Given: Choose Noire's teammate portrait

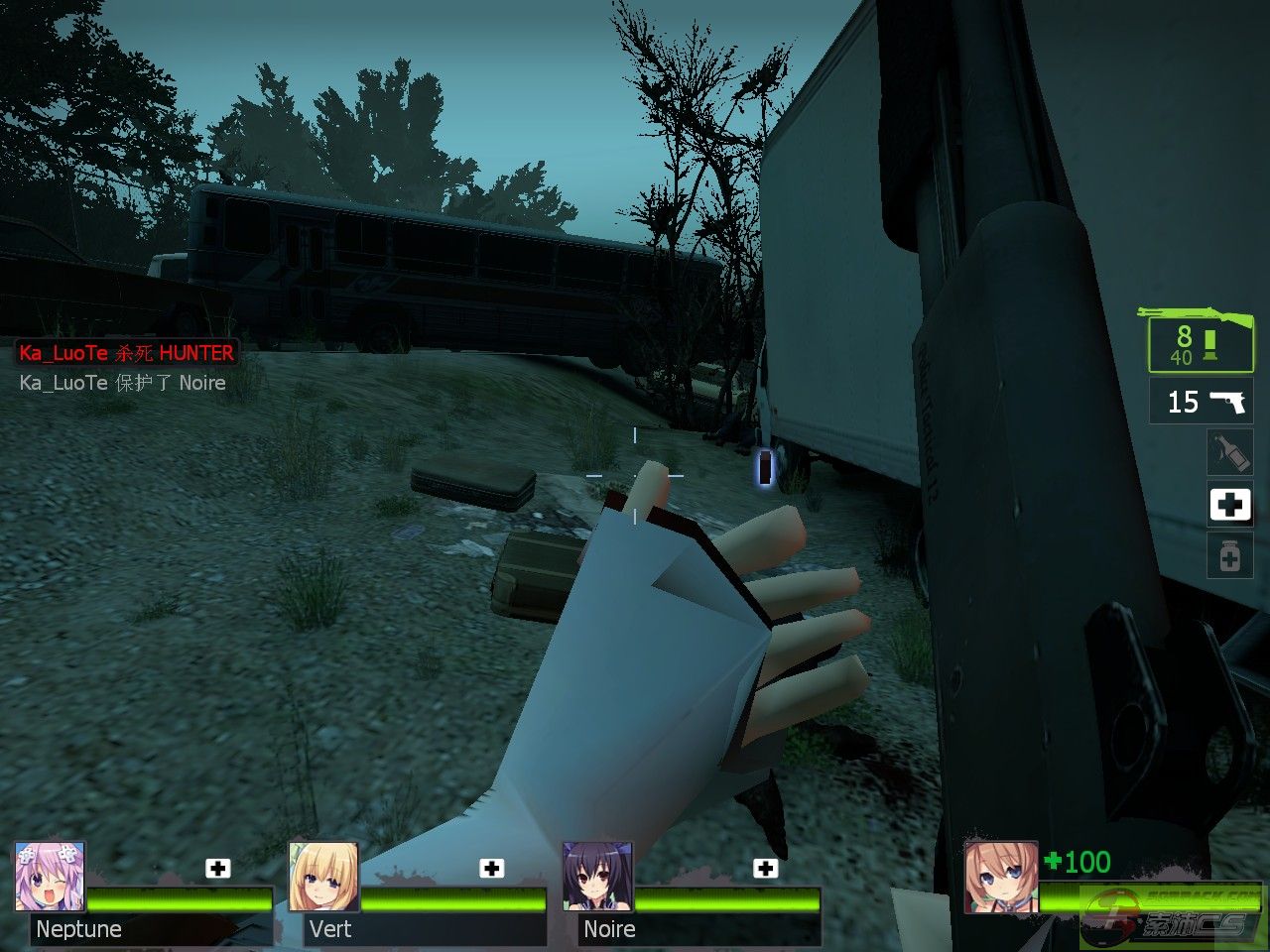Looking at the screenshot, I should (597, 877).
